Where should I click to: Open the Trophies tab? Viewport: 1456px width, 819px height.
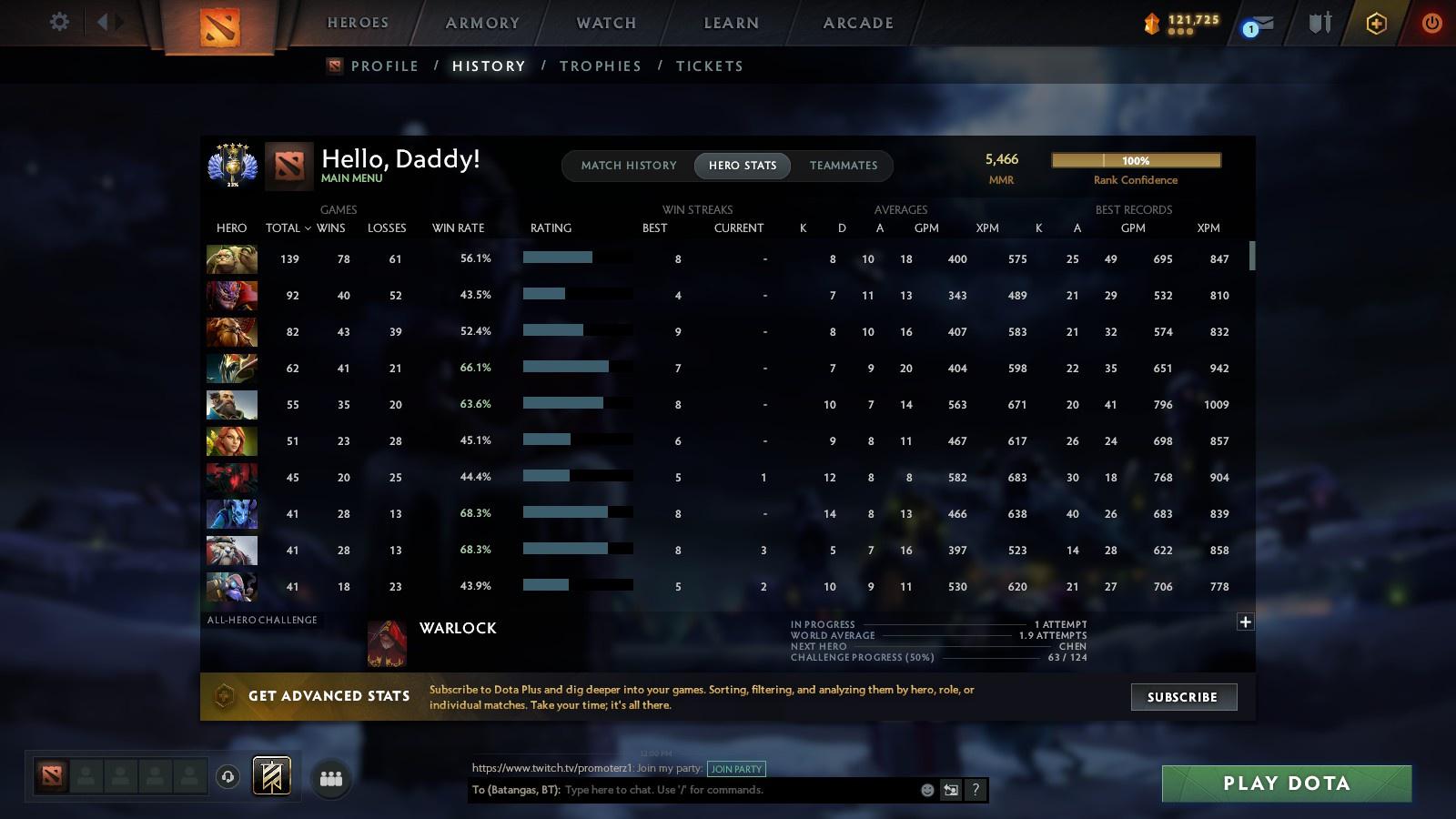[x=601, y=66]
